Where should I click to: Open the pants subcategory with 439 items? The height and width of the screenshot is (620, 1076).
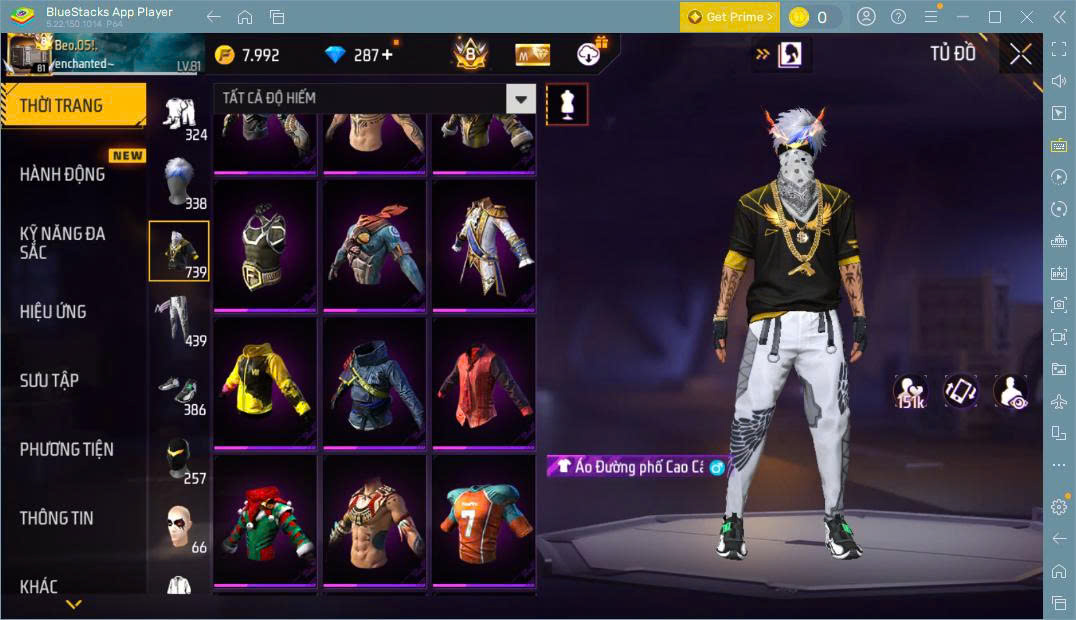click(x=179, y=320)
